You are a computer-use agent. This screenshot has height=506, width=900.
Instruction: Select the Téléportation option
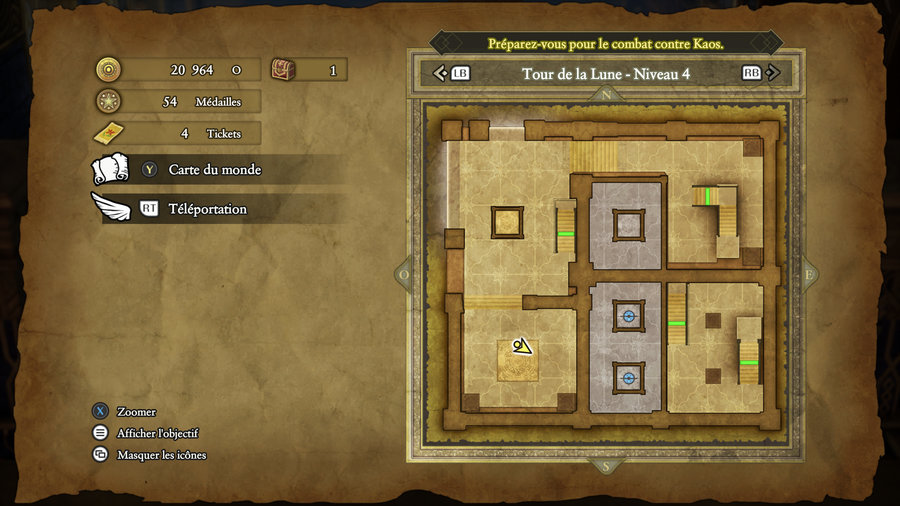(207, 209)
